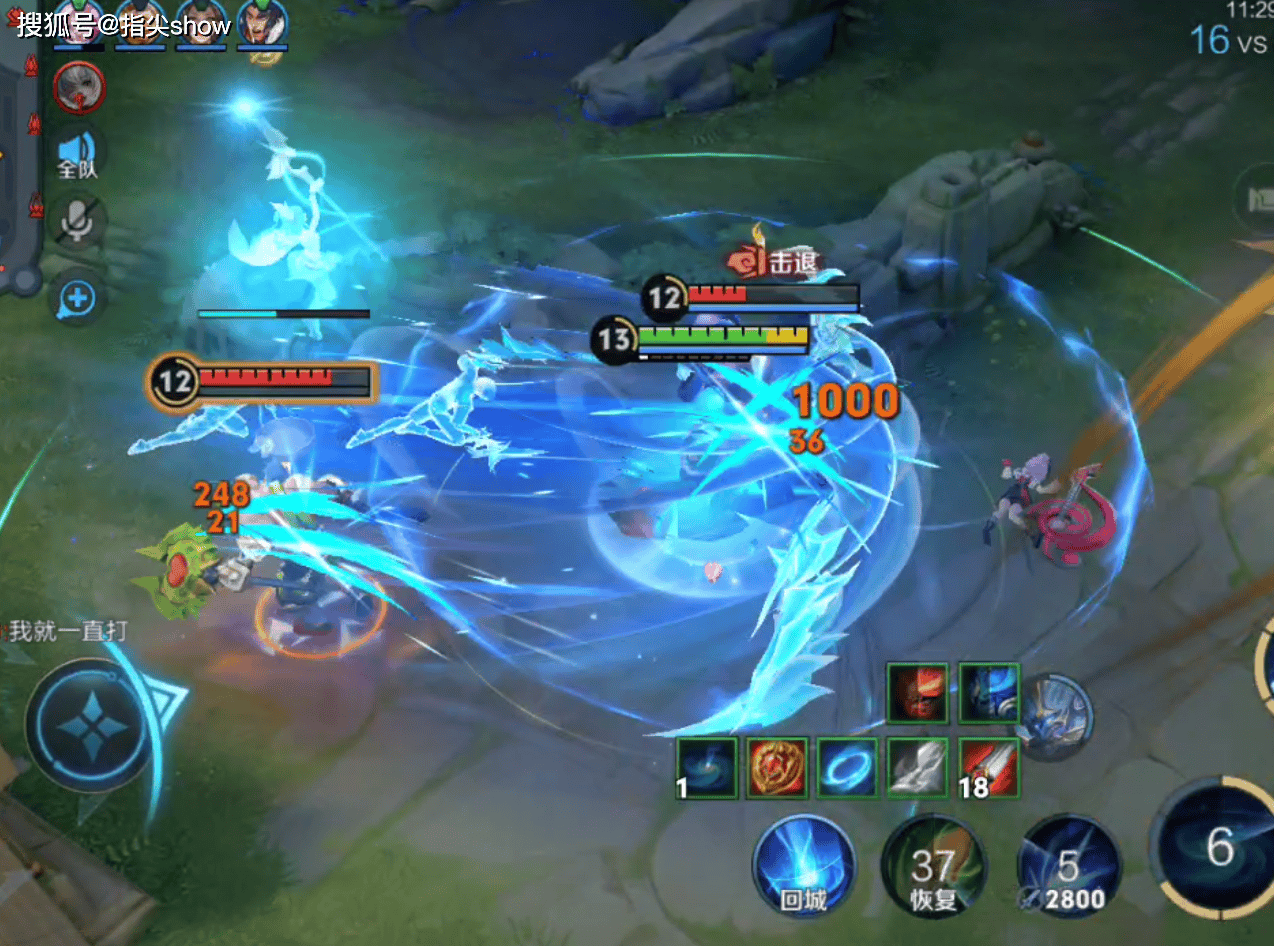This screenshot has width=1274, height=946.
Task: Use the 恢复 heal spell
Action: click(934, 866)
